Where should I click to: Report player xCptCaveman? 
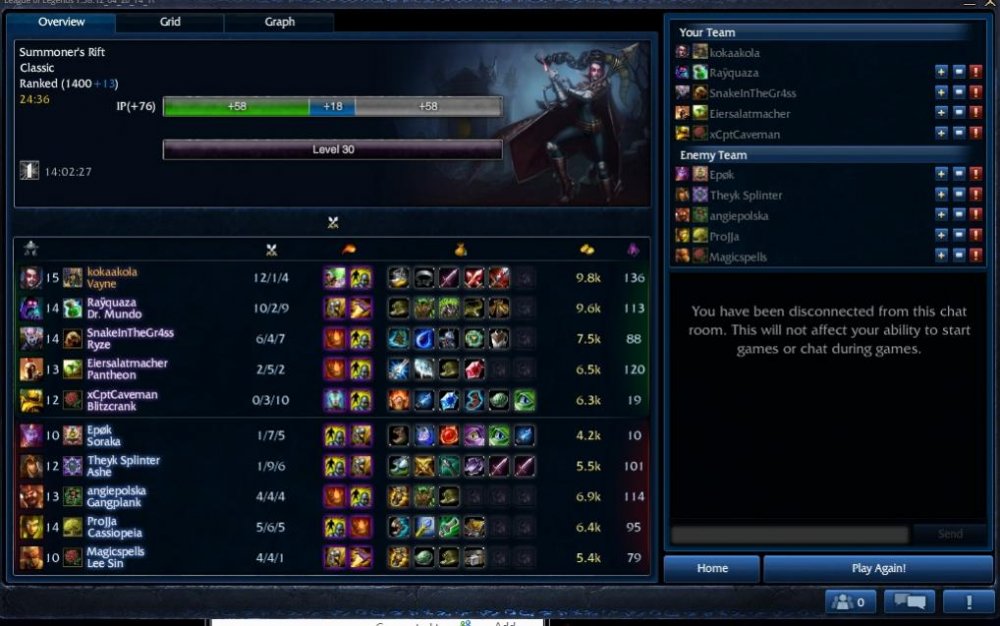pos(976,133)
